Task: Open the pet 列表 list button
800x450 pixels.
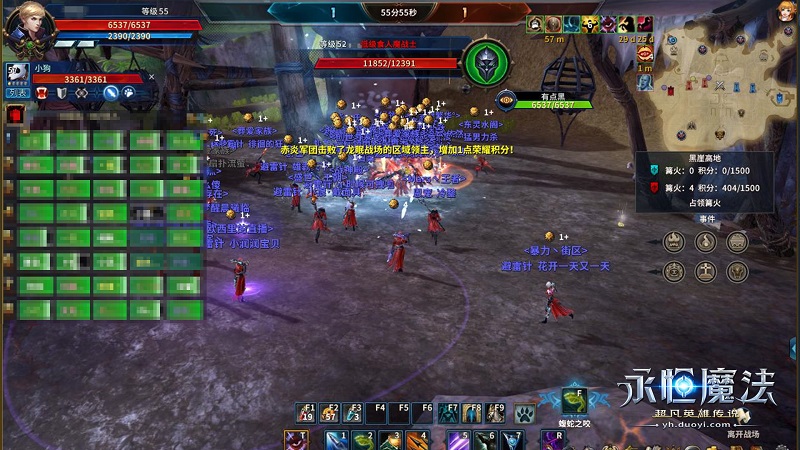Action: (17, 91)
